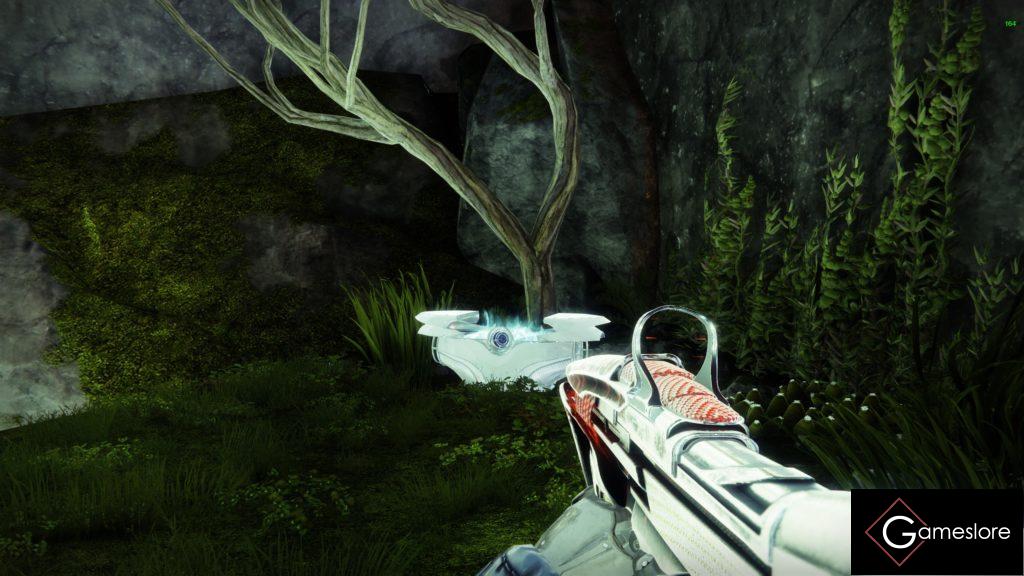Click the Gameslore watermark logo

pos(936,532)
